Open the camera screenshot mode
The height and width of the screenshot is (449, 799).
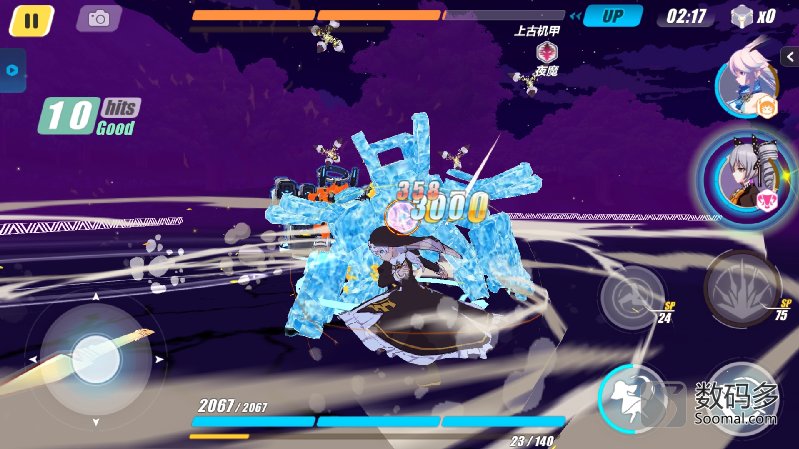pyautogui.click(x=98, y=18)
